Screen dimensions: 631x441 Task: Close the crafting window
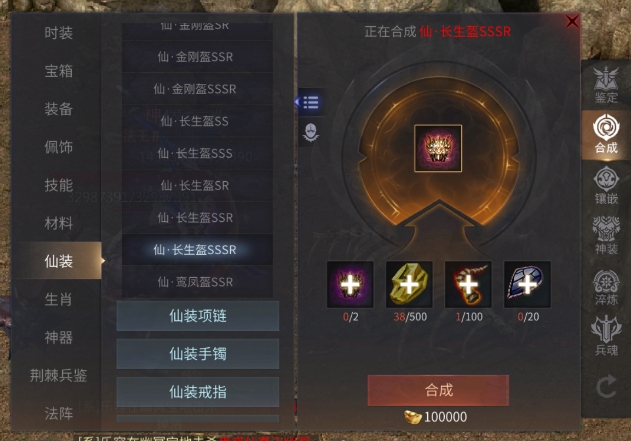coord(572,21)
